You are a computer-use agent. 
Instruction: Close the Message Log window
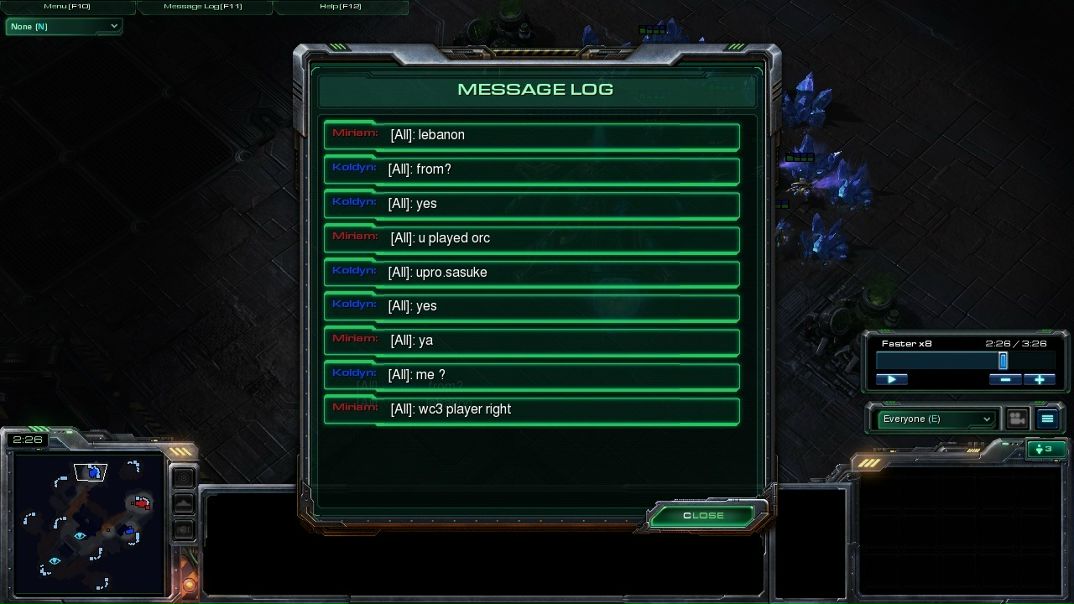703,515
